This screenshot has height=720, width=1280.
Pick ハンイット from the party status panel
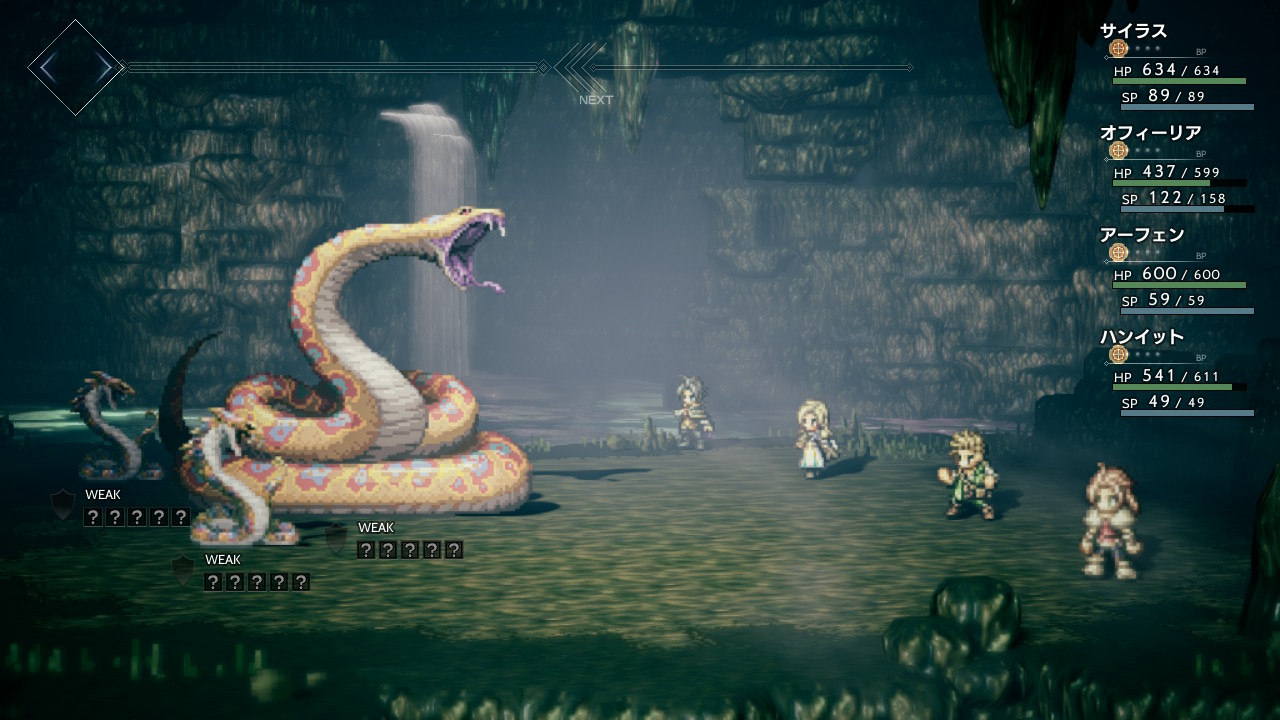1142,338
